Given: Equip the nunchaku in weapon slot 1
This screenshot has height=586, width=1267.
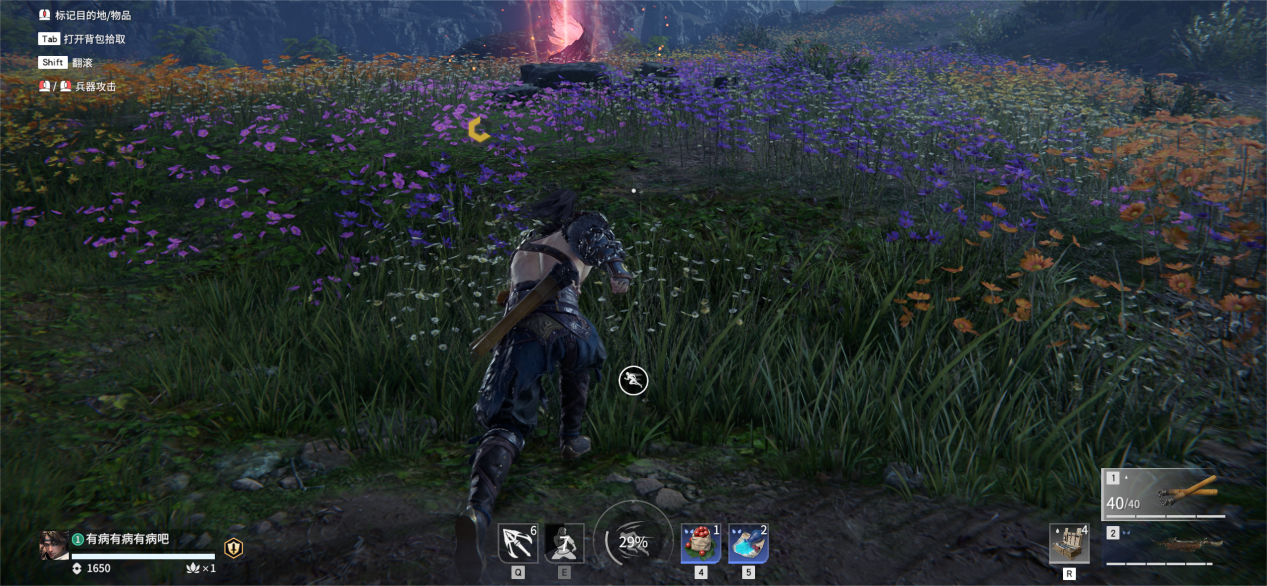Looking at the screenshot, I should 1164,494.
